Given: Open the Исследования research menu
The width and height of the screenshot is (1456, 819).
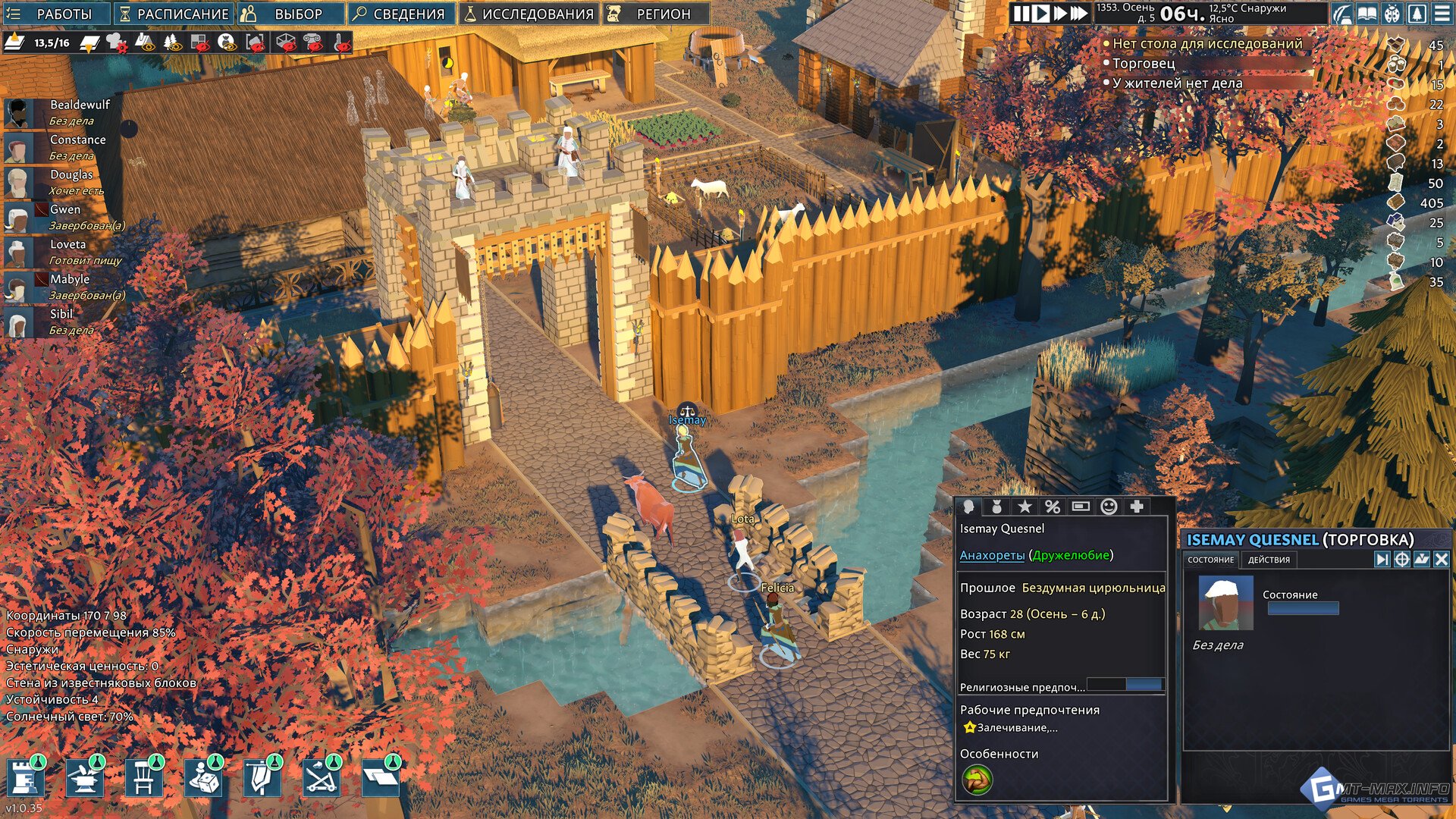Looking at the screenshot, I should click(529, 14).
